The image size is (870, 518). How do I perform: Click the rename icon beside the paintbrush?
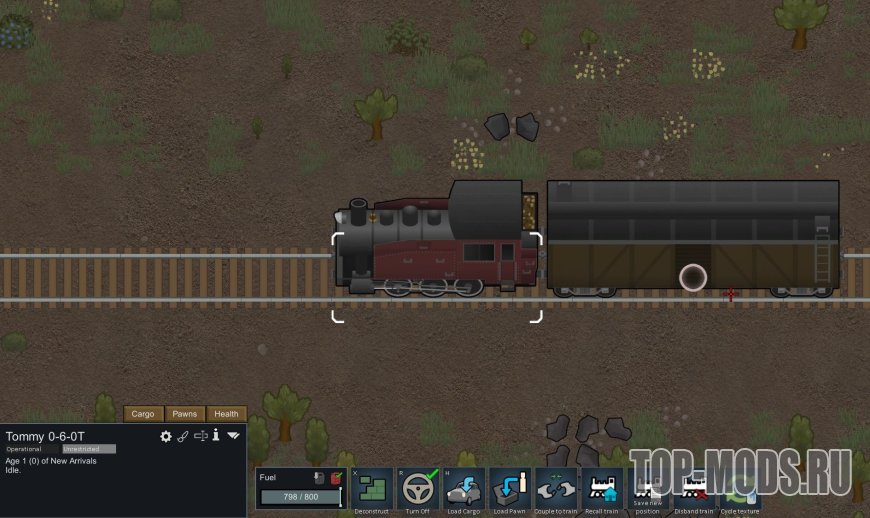point(200,436)
